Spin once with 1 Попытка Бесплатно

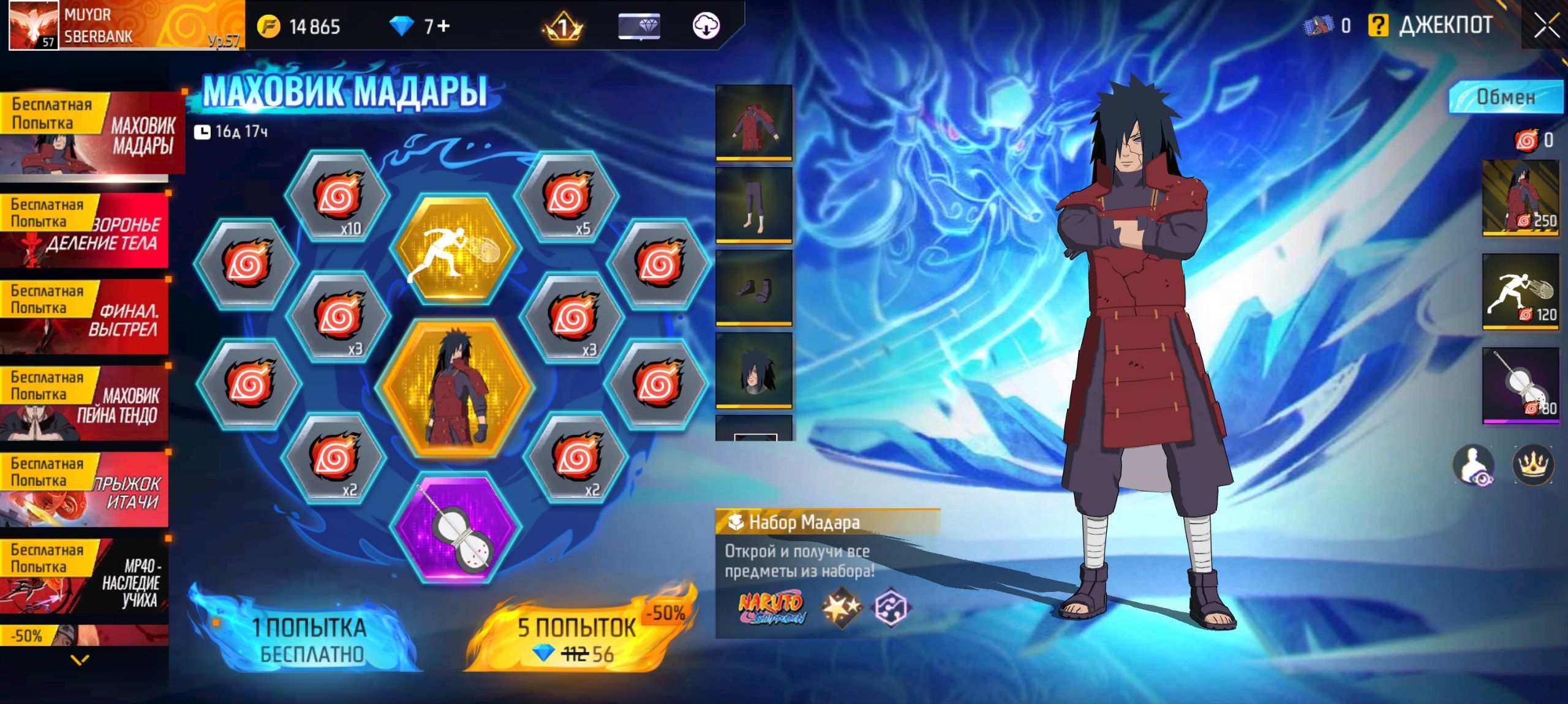point(309,639)
